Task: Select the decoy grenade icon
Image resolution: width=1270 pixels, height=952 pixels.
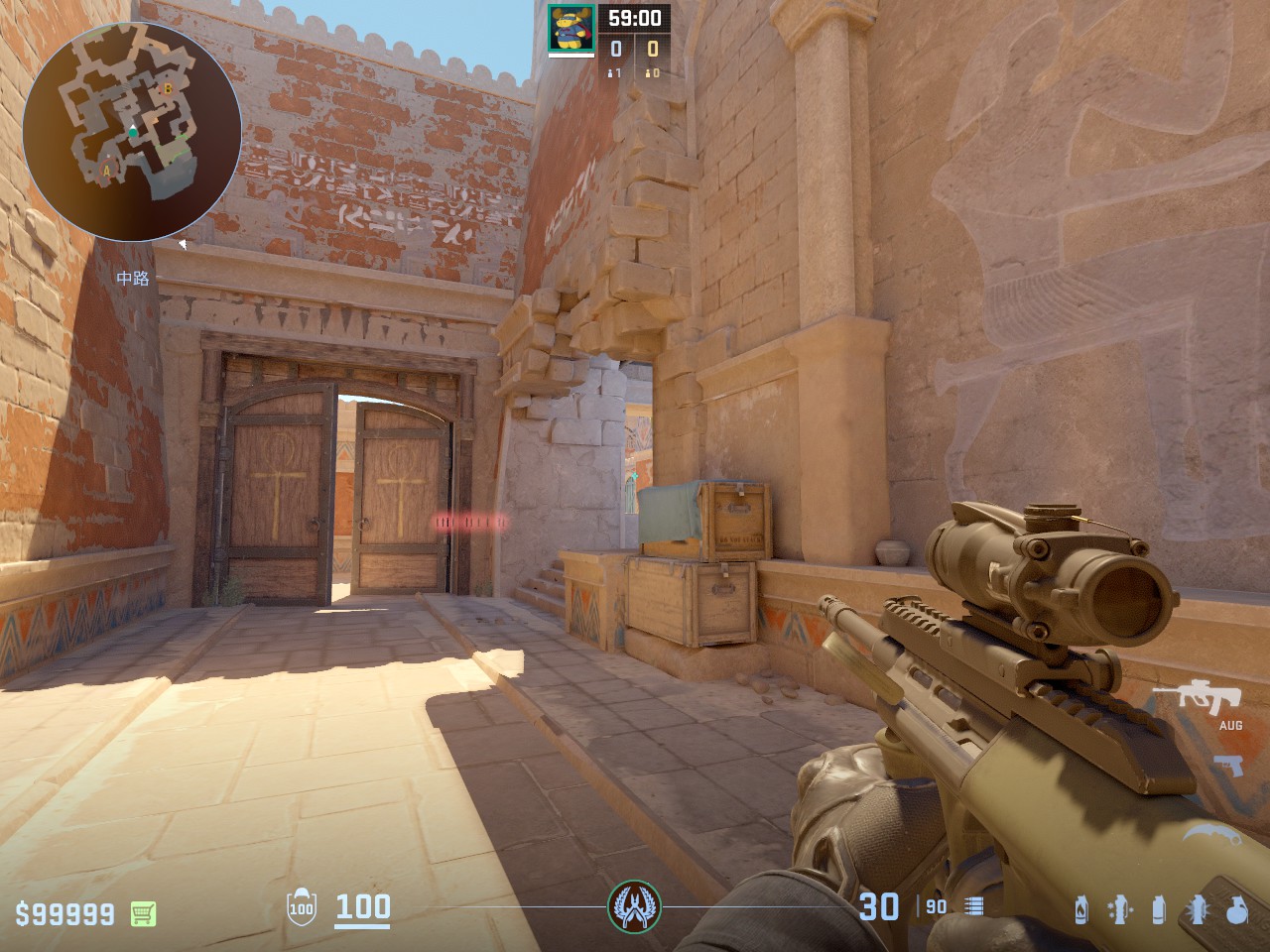Action: point(1120,909)
